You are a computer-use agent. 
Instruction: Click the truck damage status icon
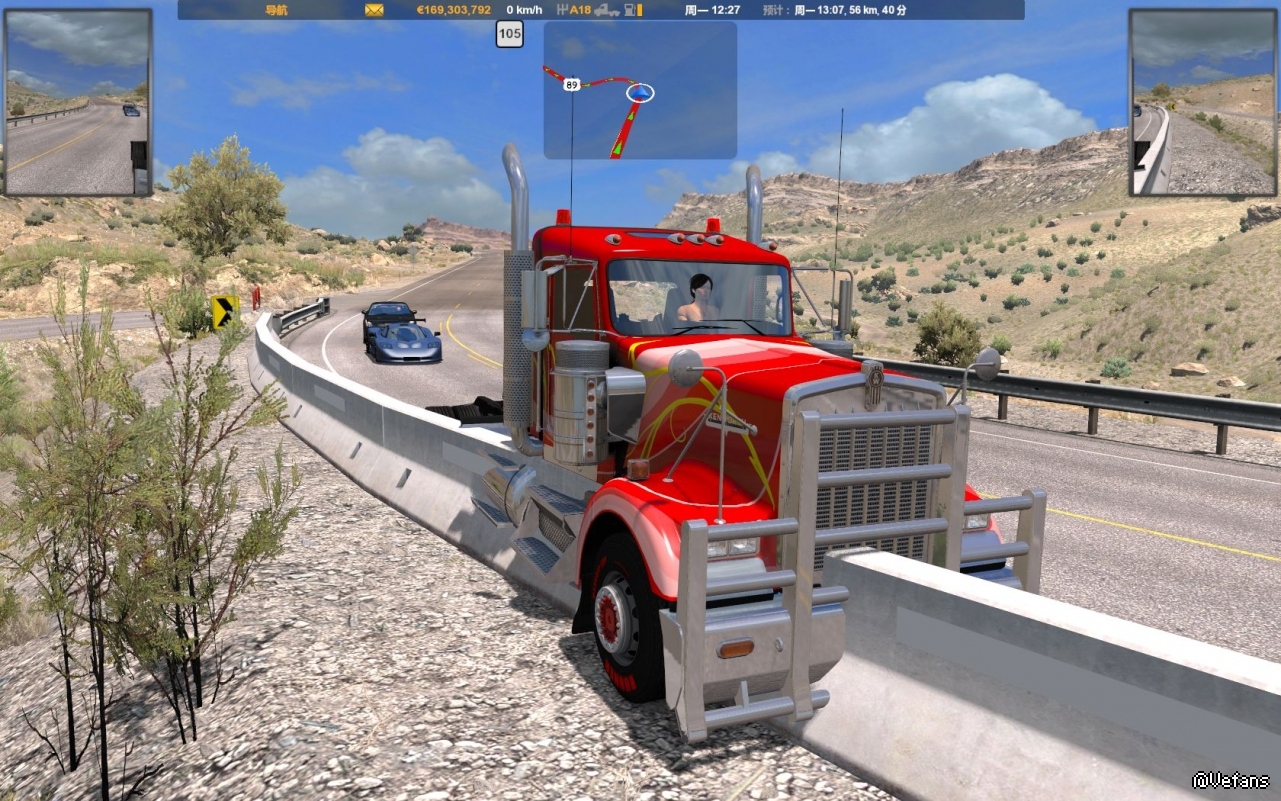pyautogui.click(x=606, y=10)
